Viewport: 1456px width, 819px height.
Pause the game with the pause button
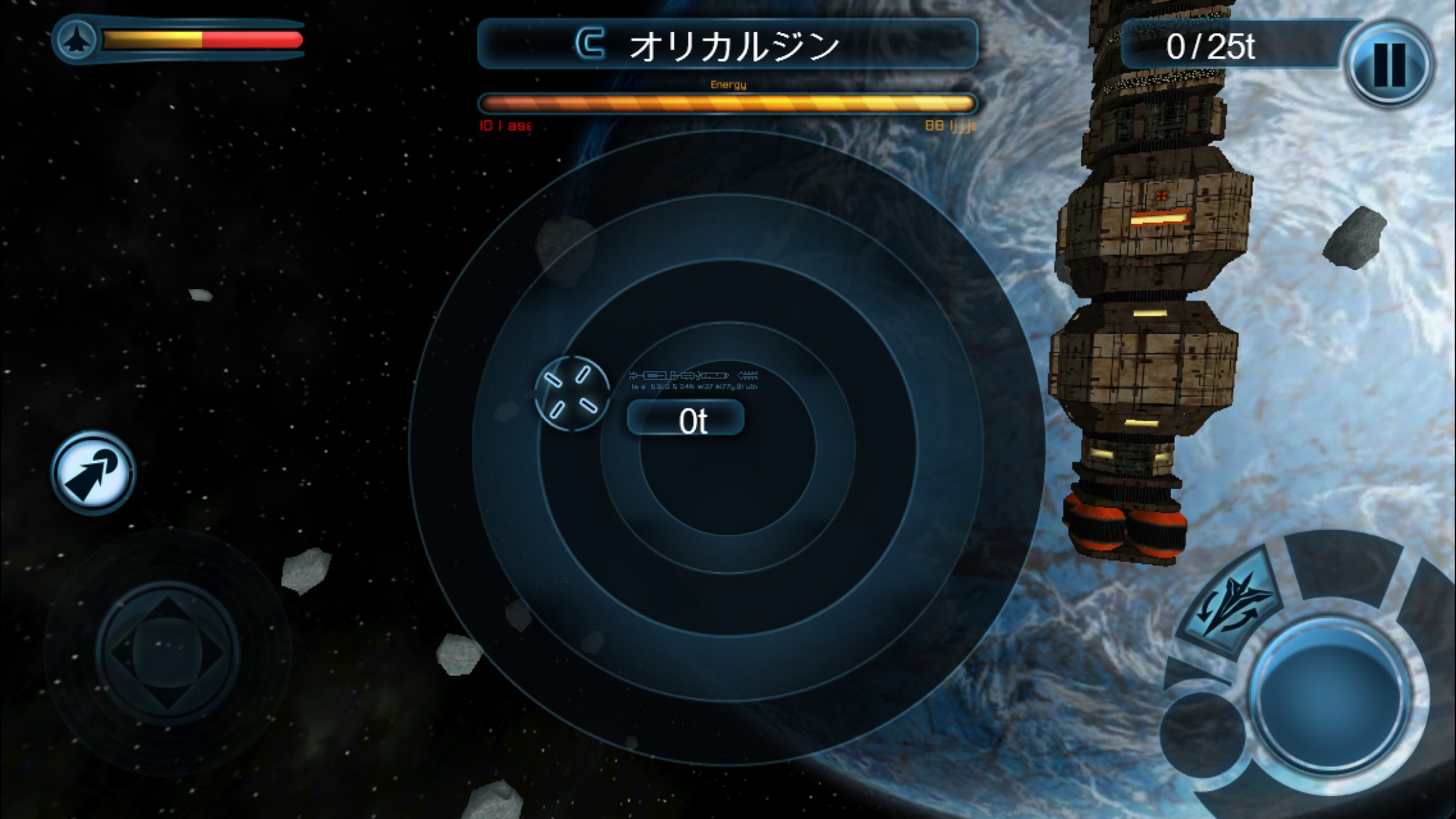point(1388,64)
